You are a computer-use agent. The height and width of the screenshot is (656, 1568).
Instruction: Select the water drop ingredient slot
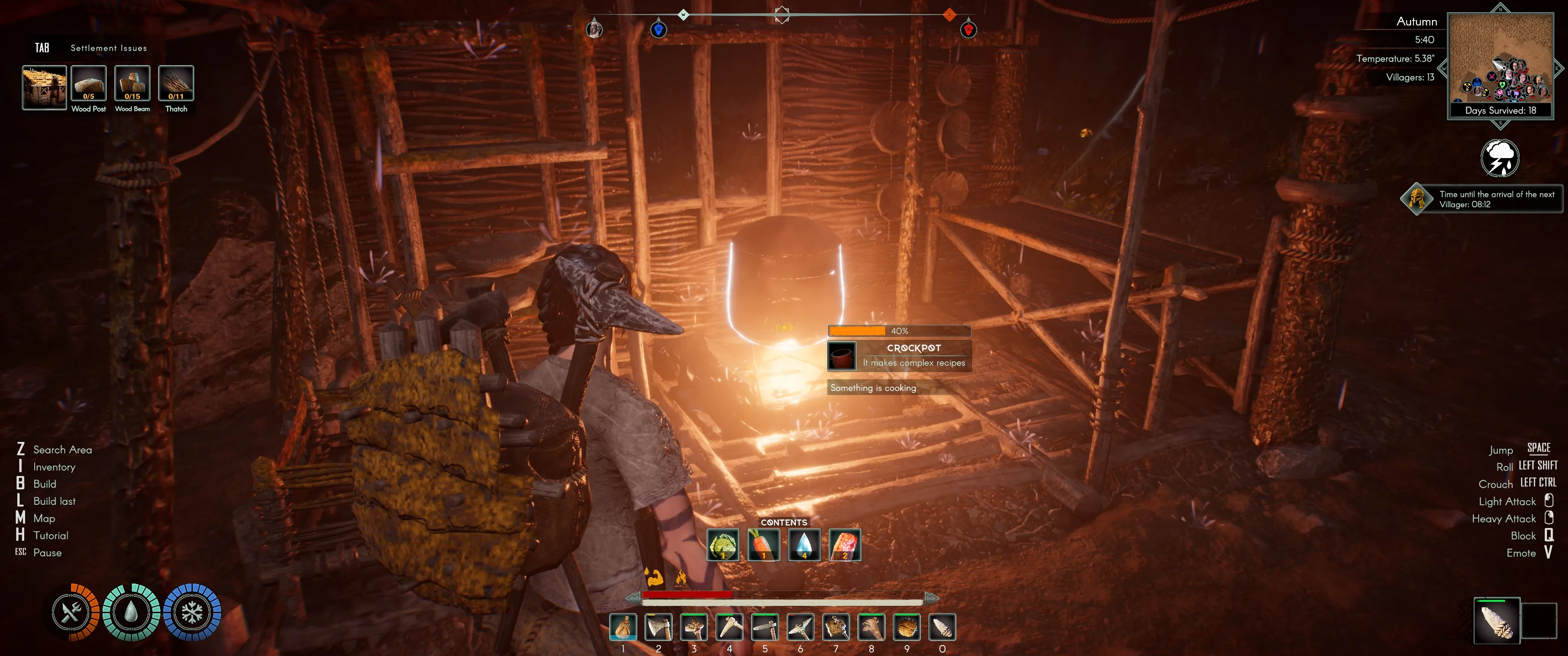(804, 545)
